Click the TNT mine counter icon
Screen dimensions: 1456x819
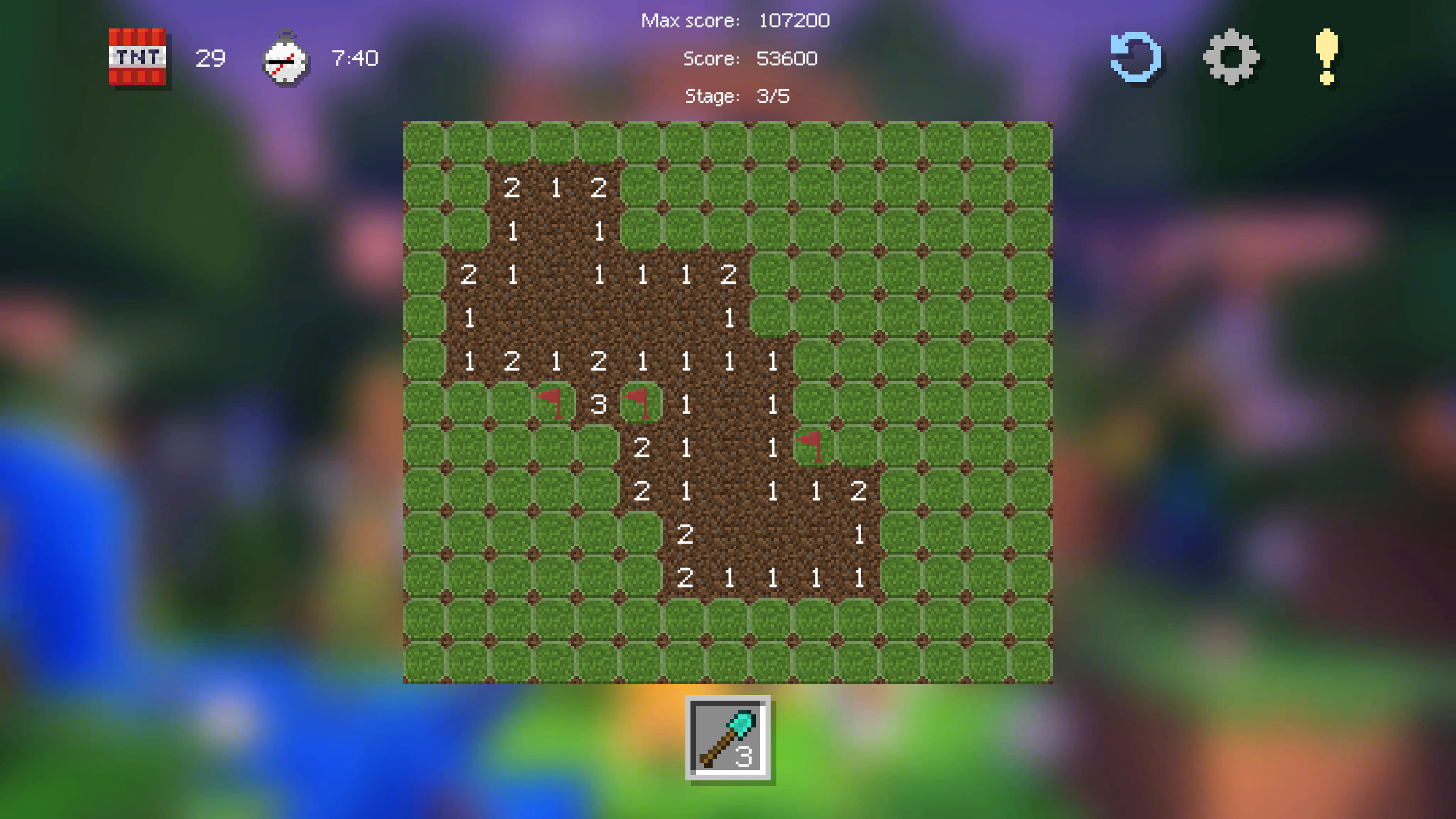point(138,59)
